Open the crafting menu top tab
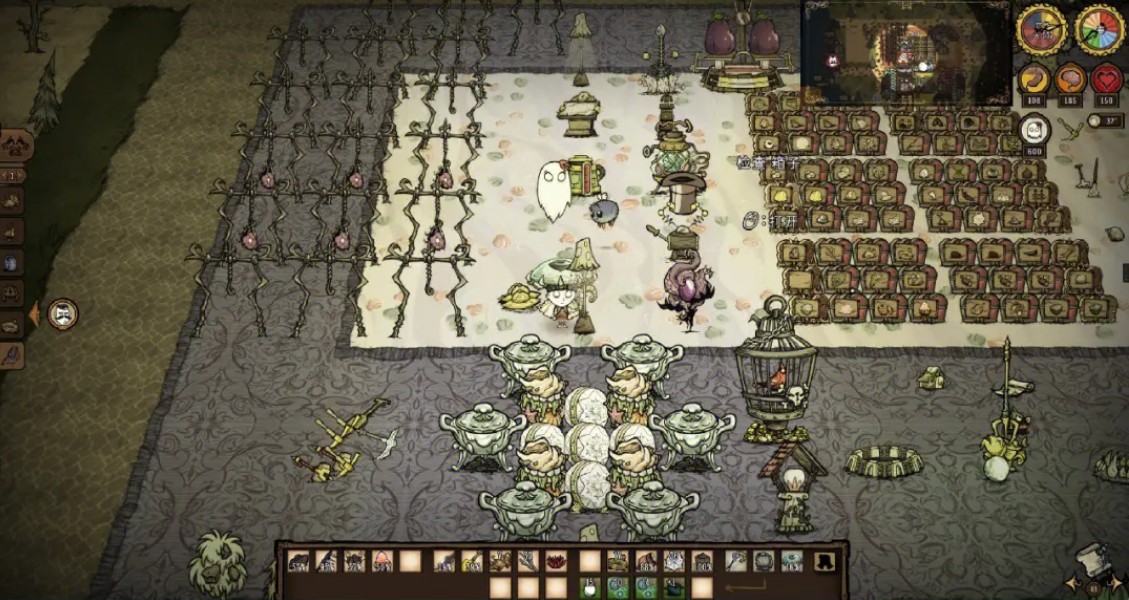 pyautogui.click(x=16, y=146)
